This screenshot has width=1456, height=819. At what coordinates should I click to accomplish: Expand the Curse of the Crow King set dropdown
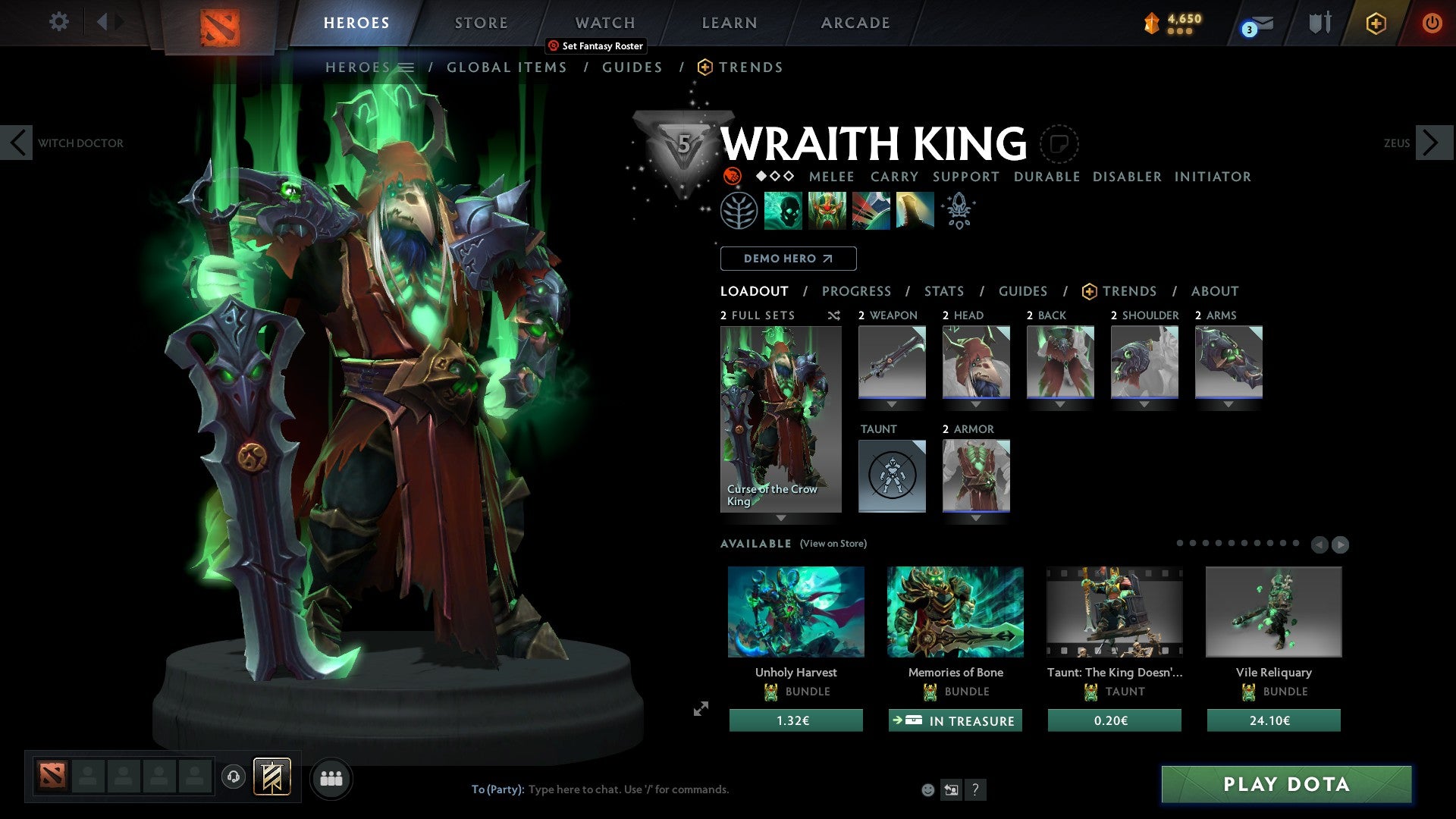coord(781,519)
